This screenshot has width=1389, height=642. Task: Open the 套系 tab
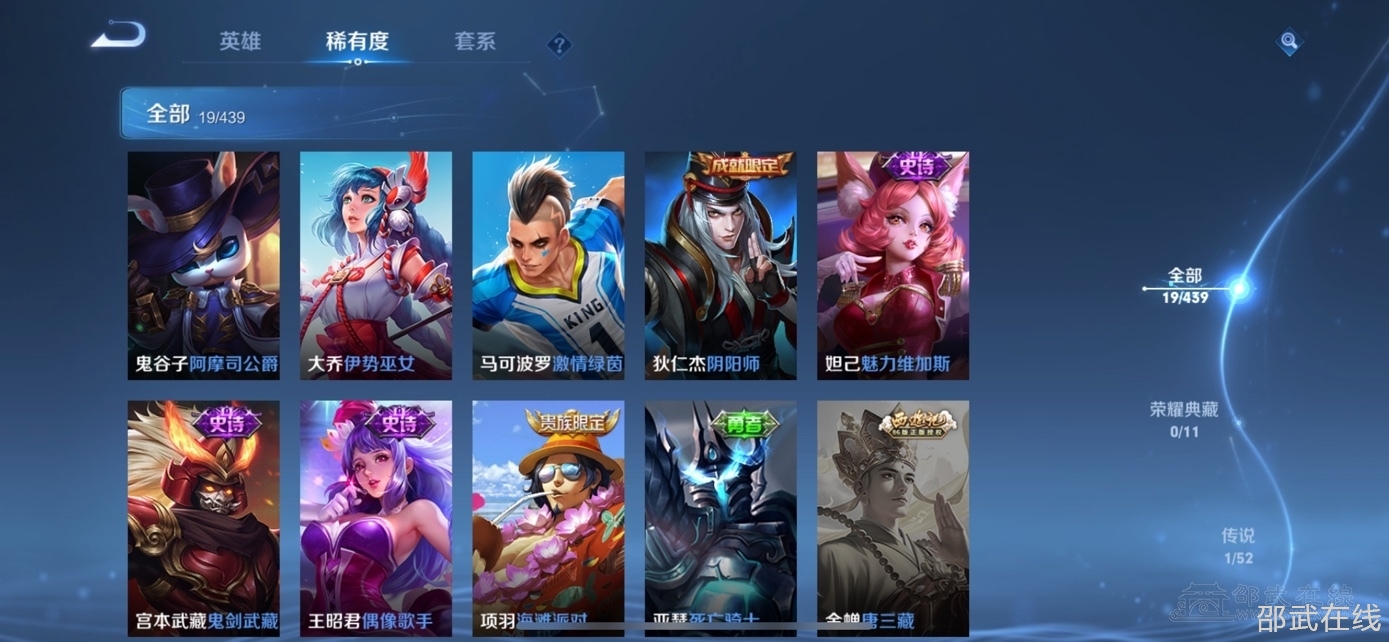coord(475,42)
